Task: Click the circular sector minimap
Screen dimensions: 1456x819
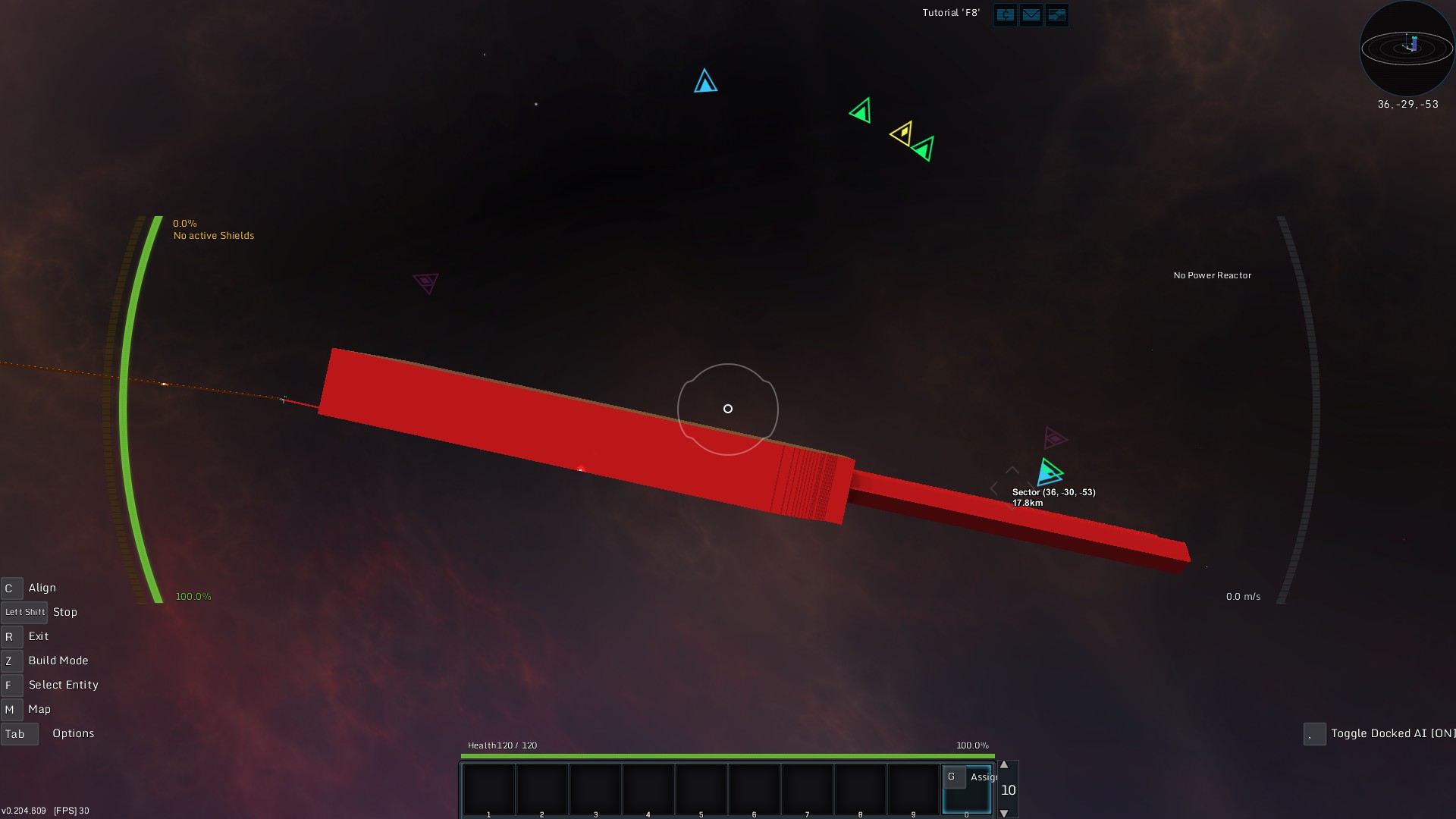Action: tap(1407, 49)
